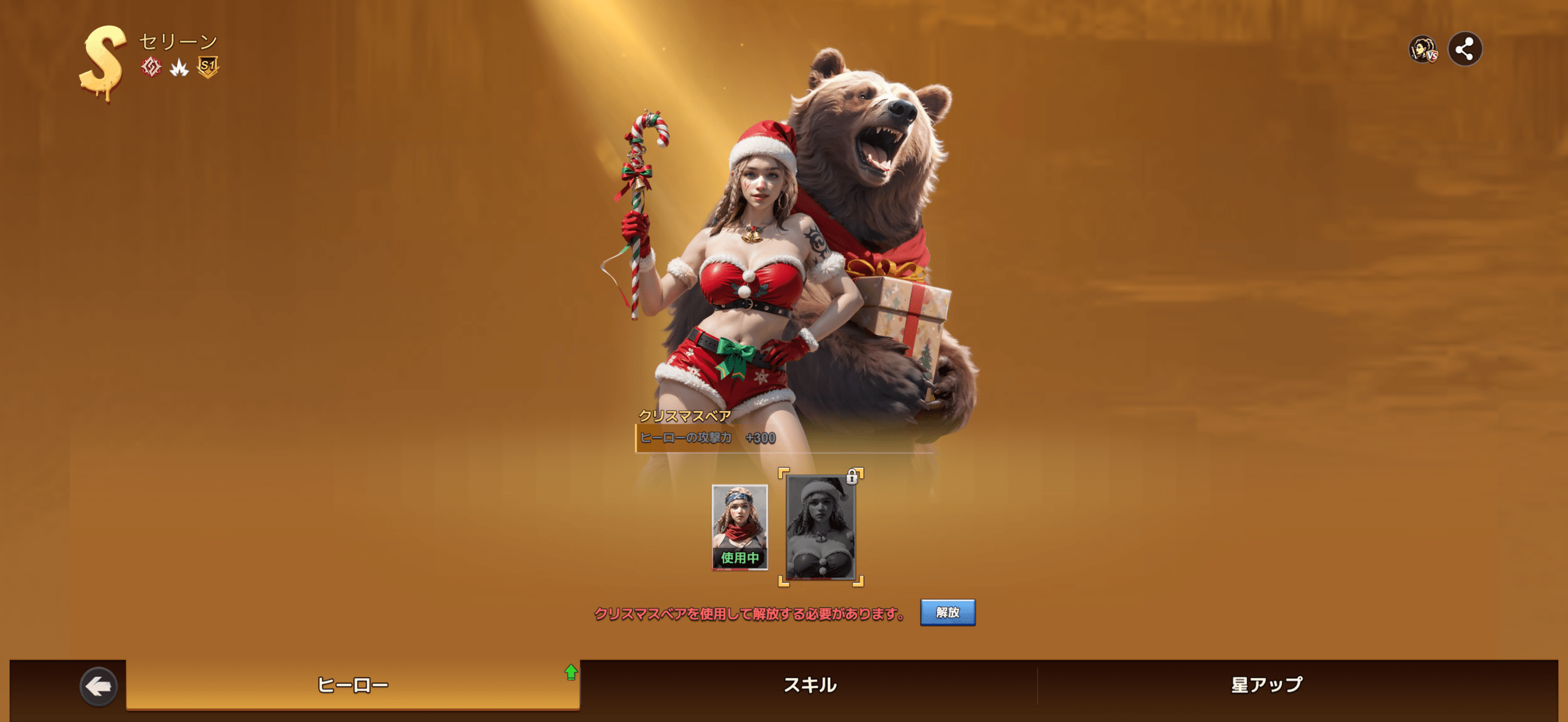The width and height of the screenshot is (1568, 722).
Task: Select the default skin marked 使用中
Action: click(x=739, y=527)
